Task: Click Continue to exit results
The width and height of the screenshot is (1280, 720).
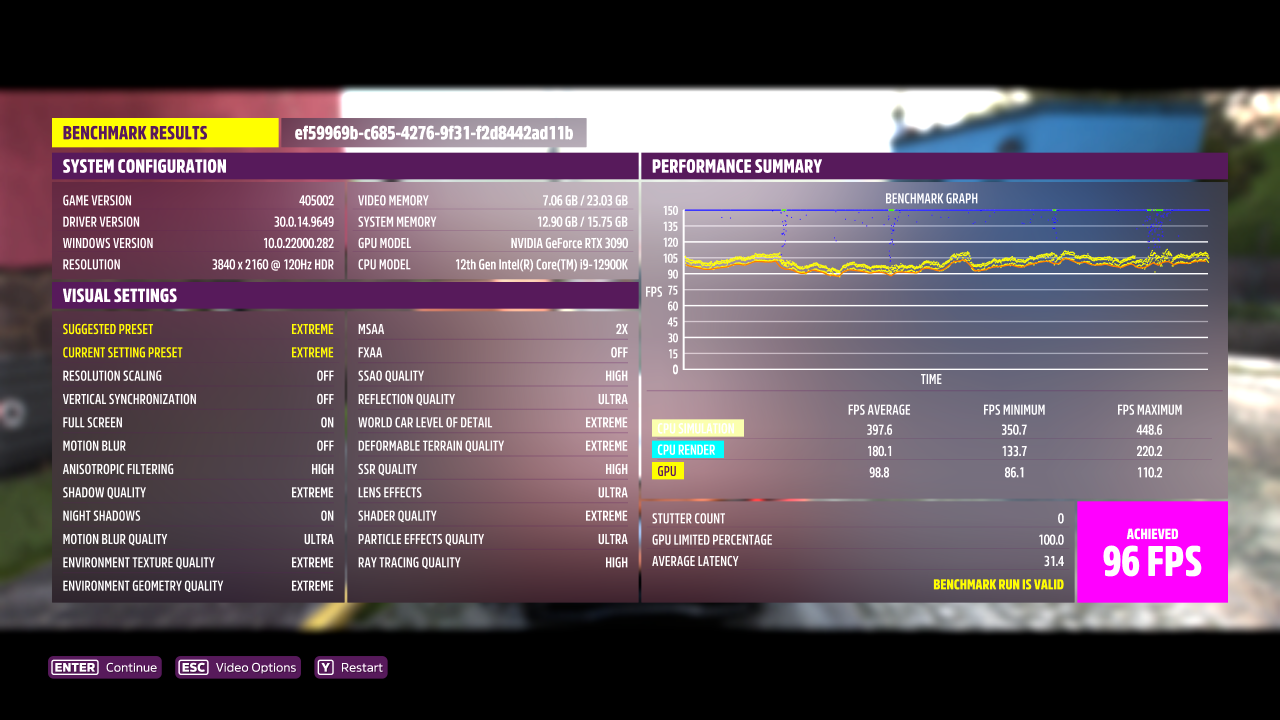Action: click(x=104, y=667)
